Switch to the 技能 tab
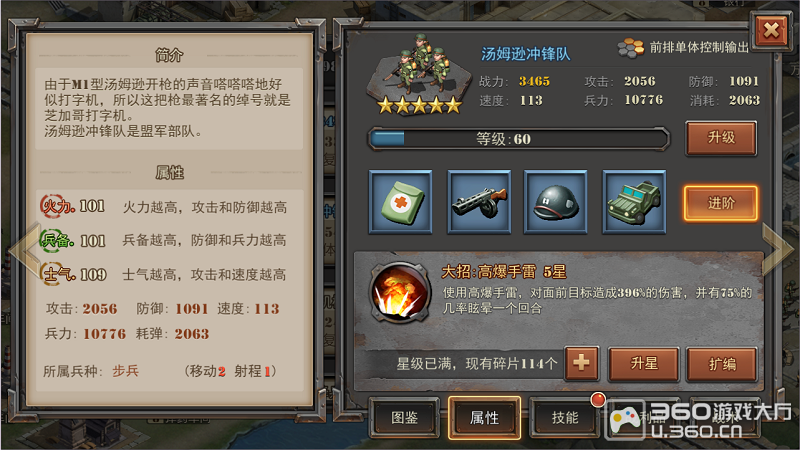800x450 pixels. tap(565, 417)
